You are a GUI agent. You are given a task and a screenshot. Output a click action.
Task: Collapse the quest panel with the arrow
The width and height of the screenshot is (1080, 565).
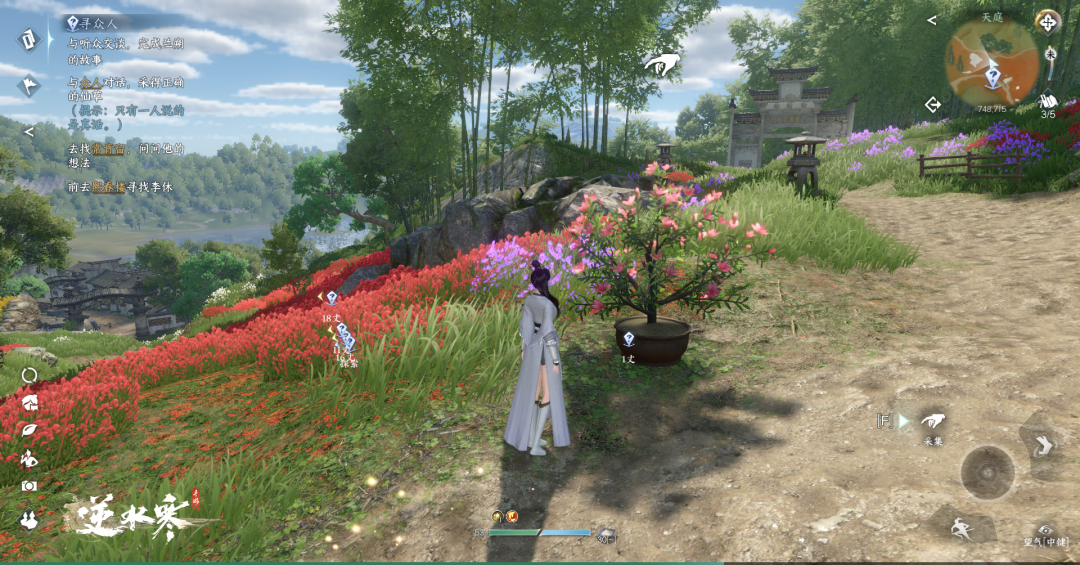click(28, 131)
